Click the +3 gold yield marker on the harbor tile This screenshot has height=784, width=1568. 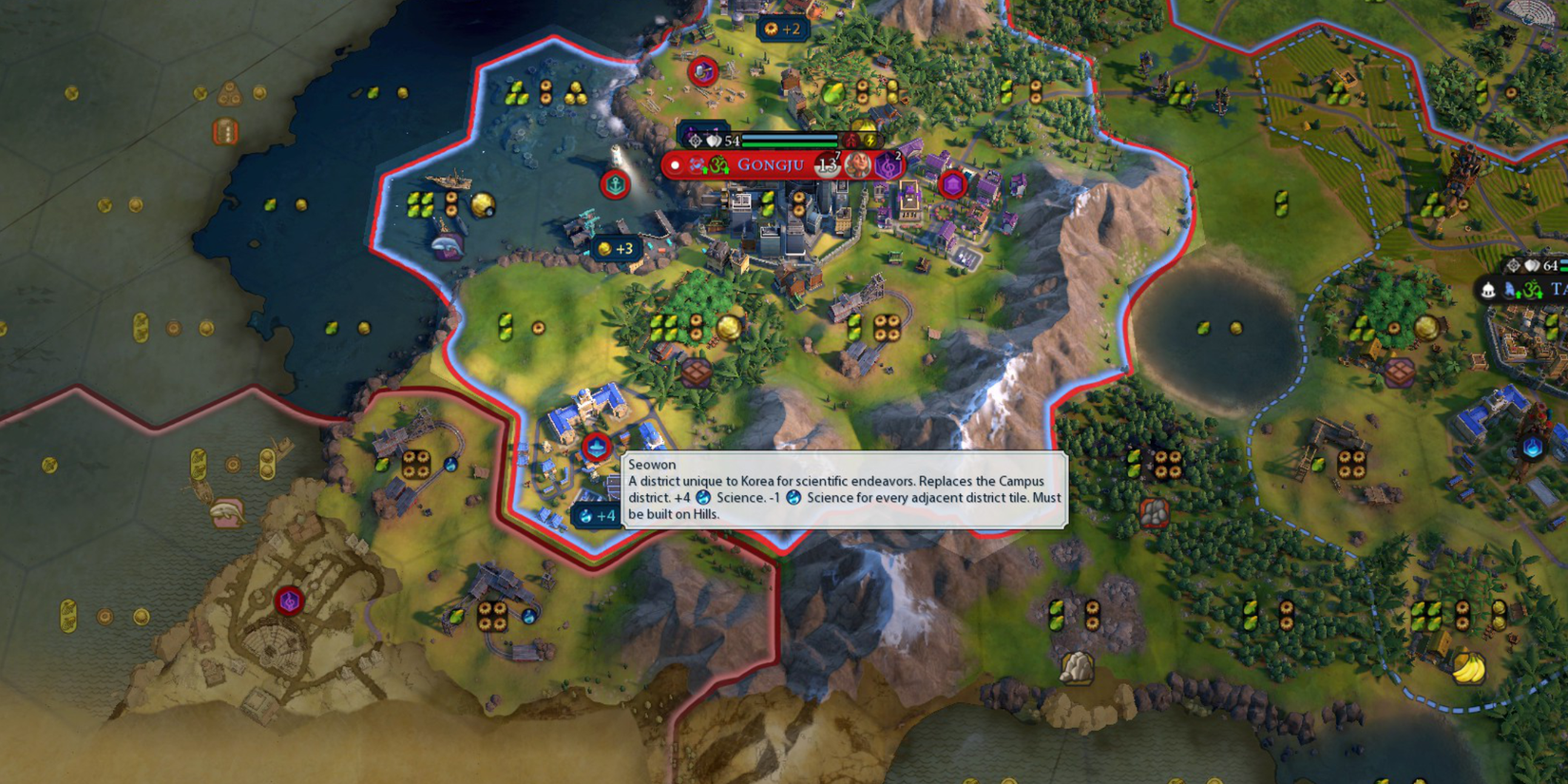(x=616, y=248)
